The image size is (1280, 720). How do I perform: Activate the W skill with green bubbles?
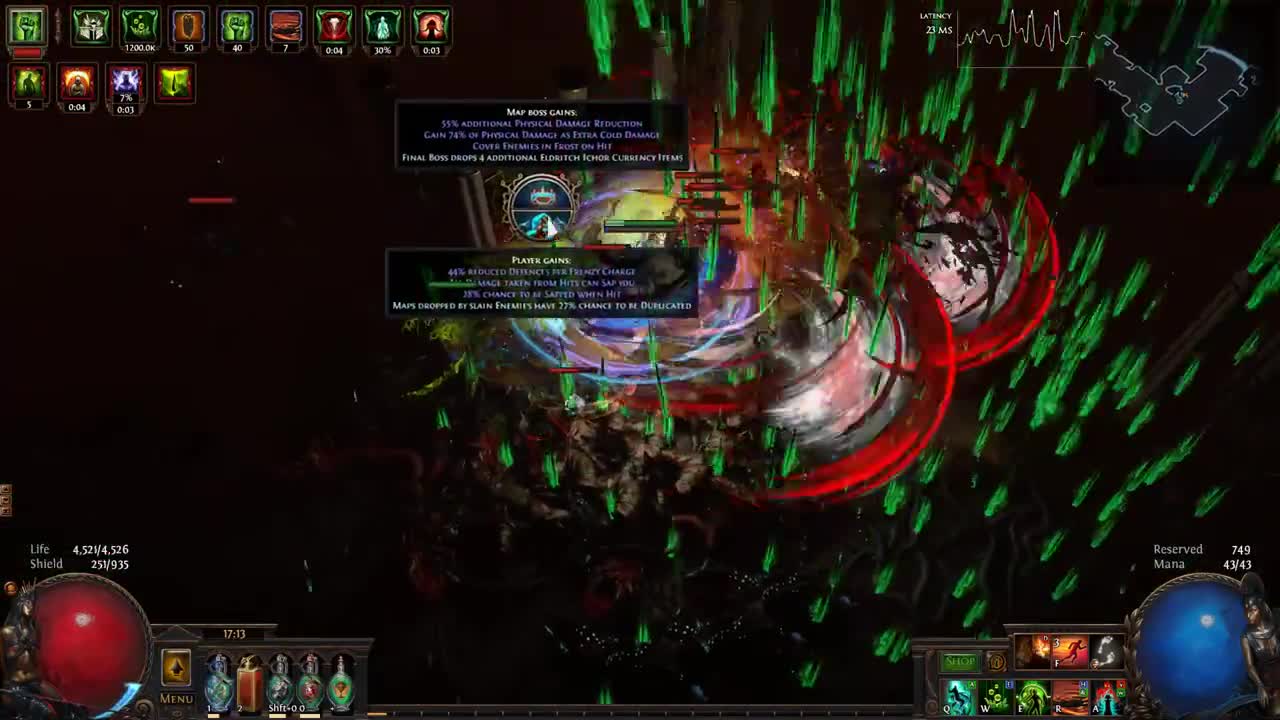click(995, 697)
